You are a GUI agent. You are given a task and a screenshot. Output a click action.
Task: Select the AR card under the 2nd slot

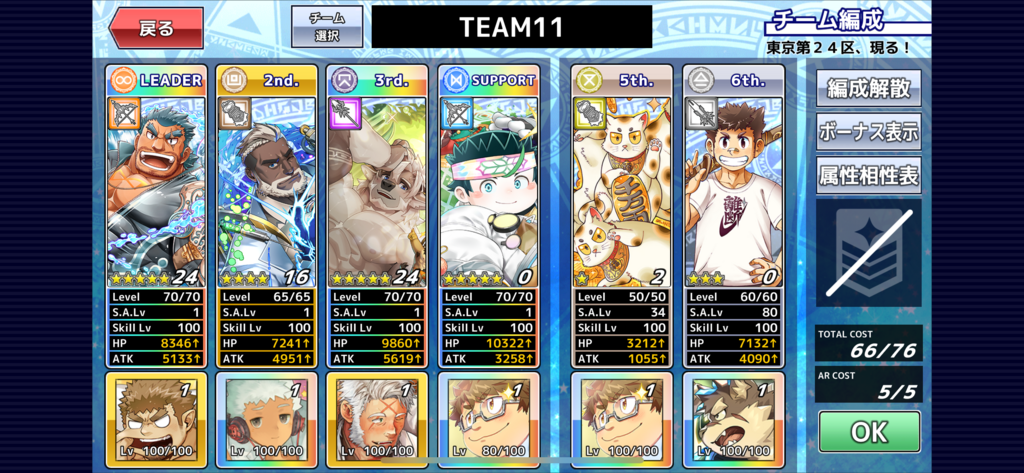[x=266, y=419]
